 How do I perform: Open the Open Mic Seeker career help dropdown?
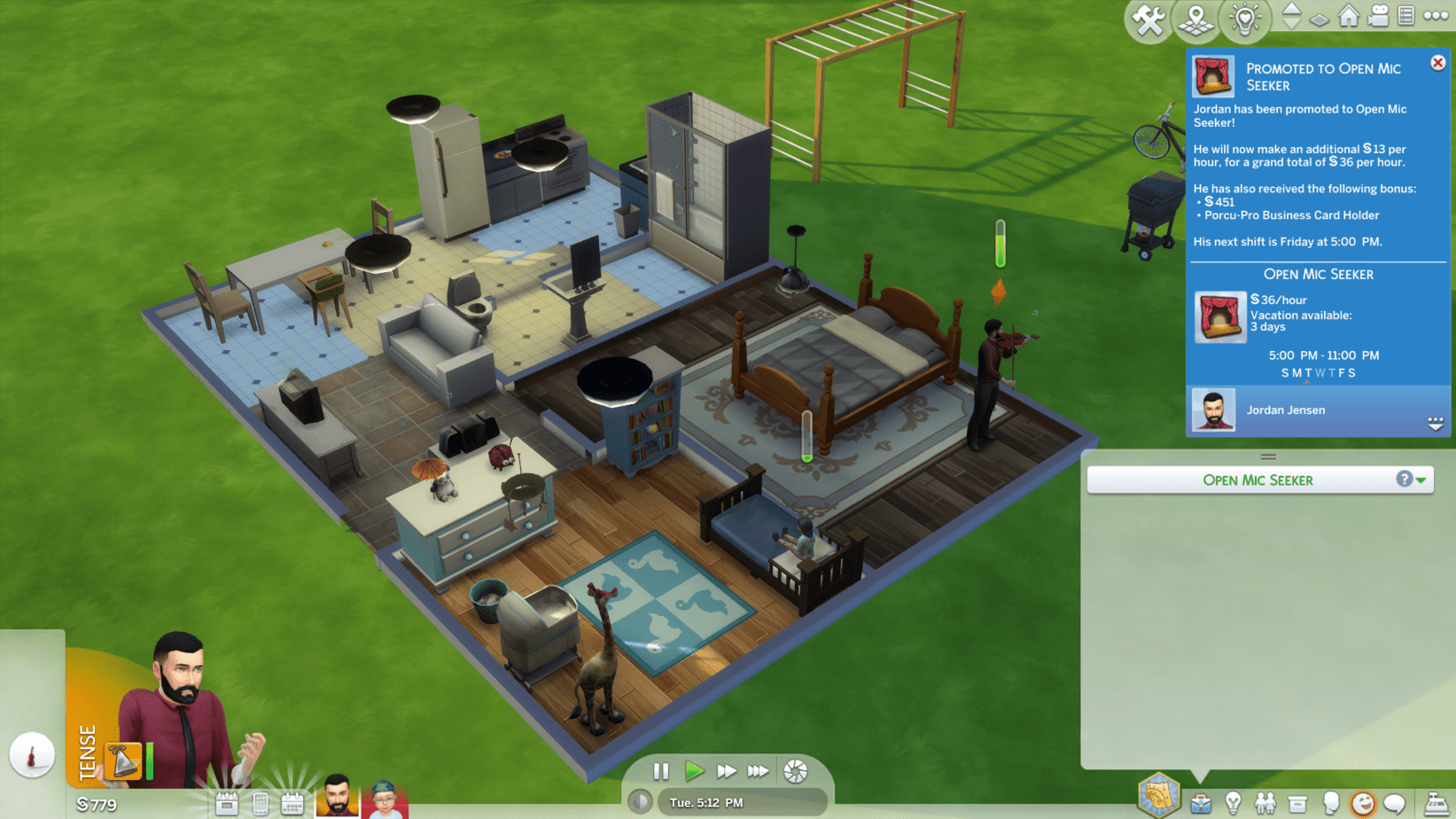(1411, 480)
